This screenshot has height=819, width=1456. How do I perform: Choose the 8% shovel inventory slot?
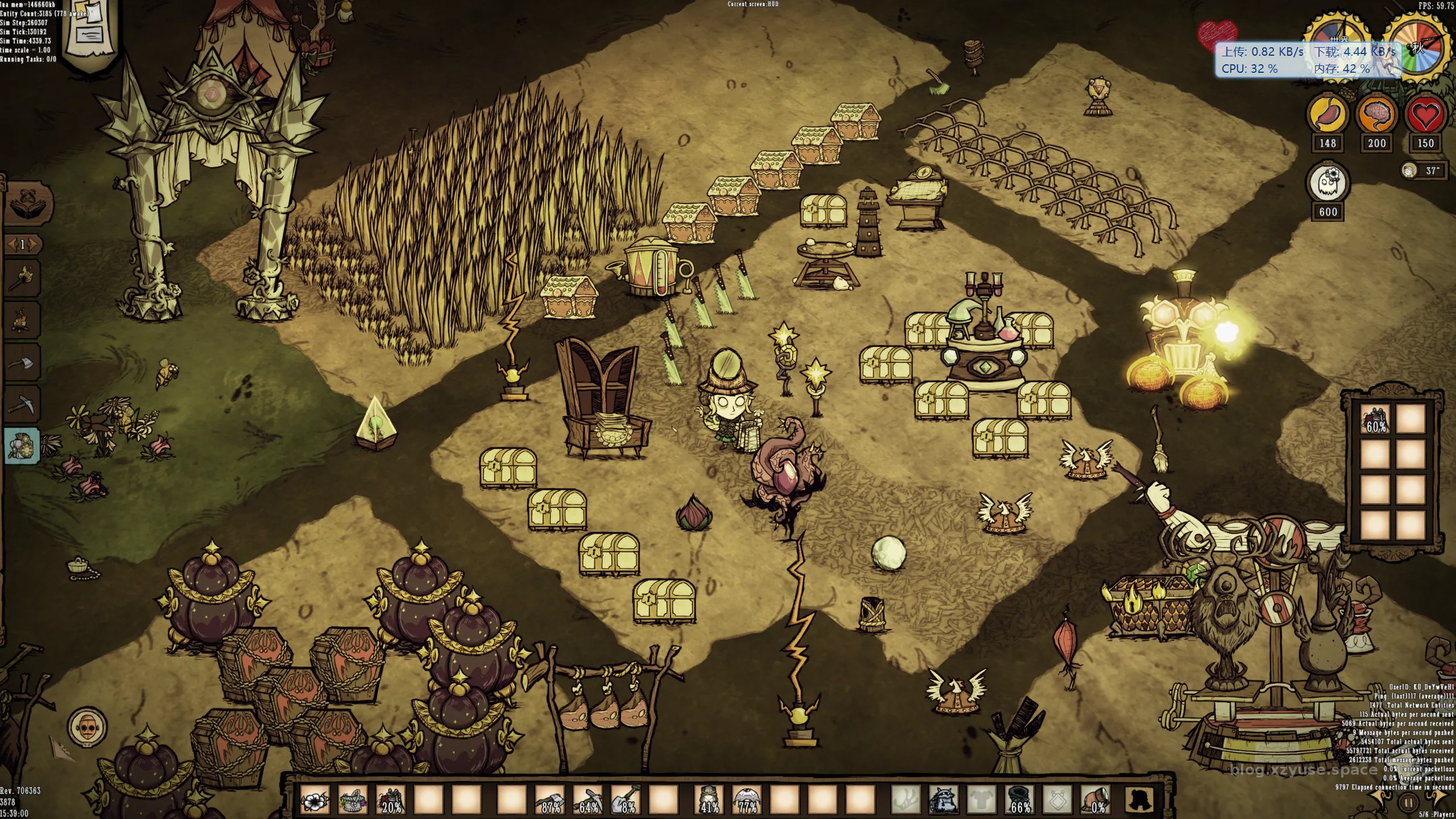point(626,800)
